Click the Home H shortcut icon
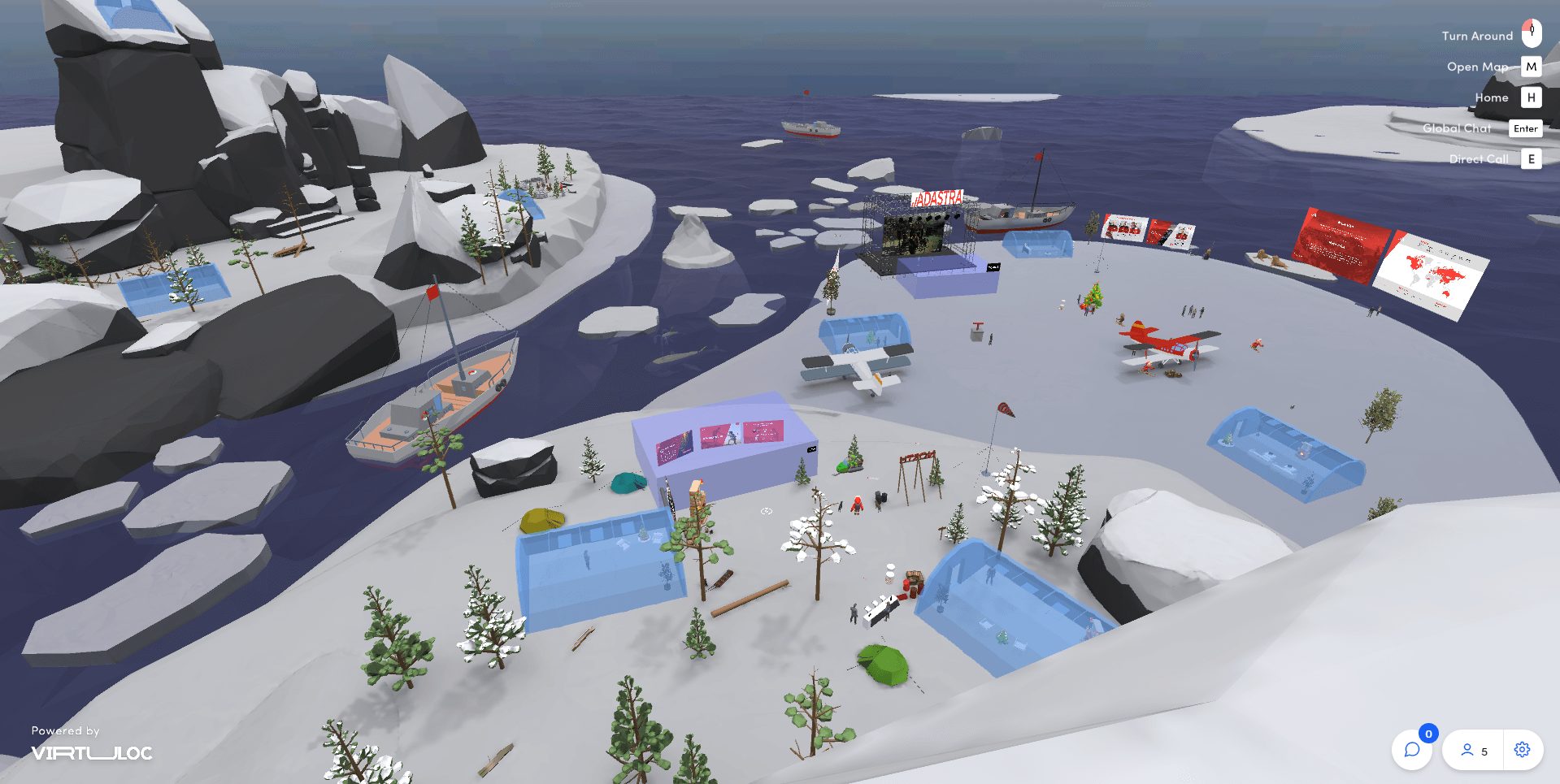Viewport: 1560px width, 784px height. click(x=1531, y=97)
